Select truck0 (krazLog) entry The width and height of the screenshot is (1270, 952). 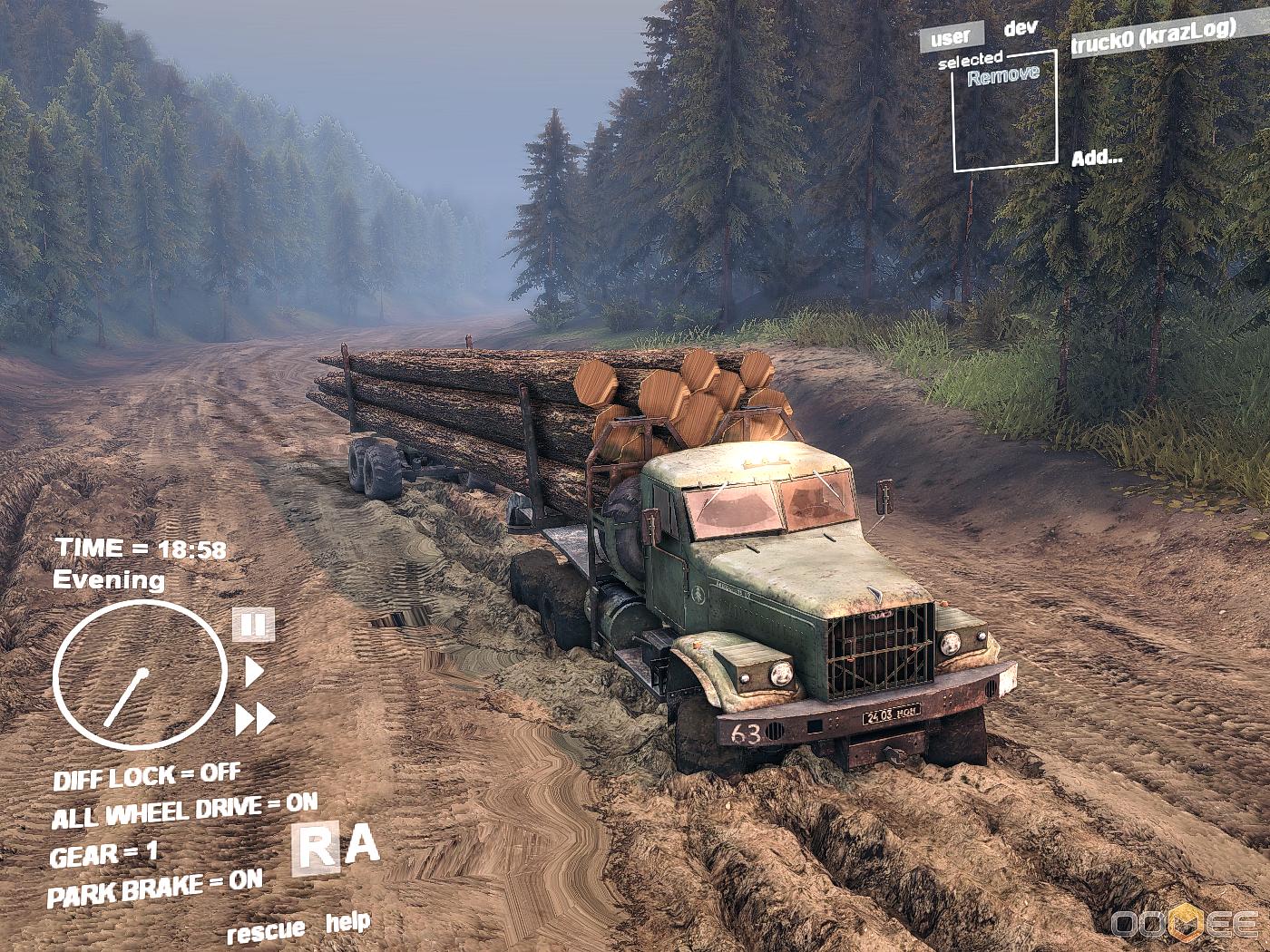[1152, 36]
